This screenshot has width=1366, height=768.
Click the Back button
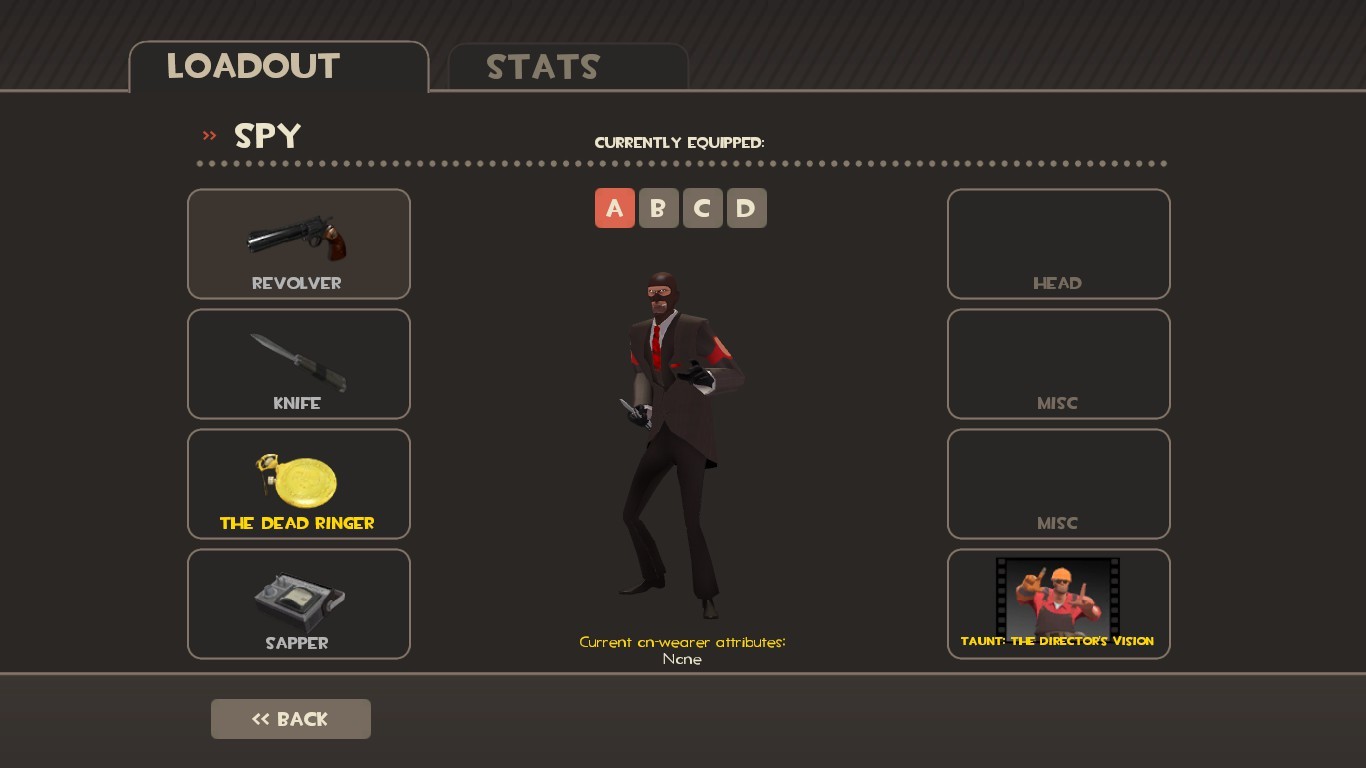(290, 718)
